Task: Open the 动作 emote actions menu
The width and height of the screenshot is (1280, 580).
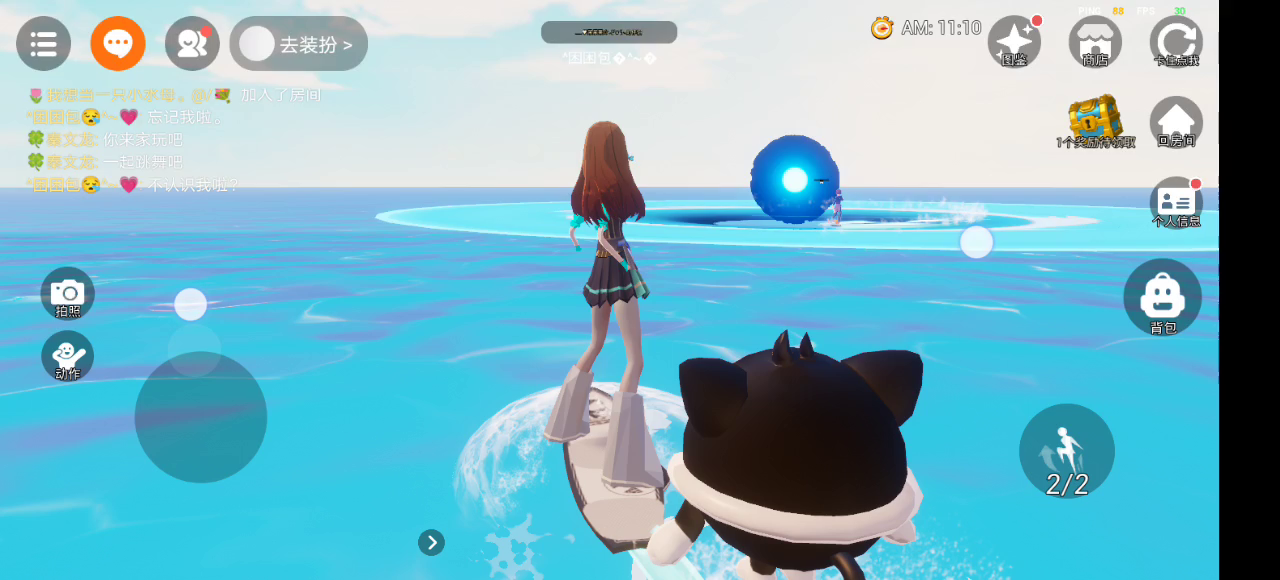Action: (x=67, y=356)
